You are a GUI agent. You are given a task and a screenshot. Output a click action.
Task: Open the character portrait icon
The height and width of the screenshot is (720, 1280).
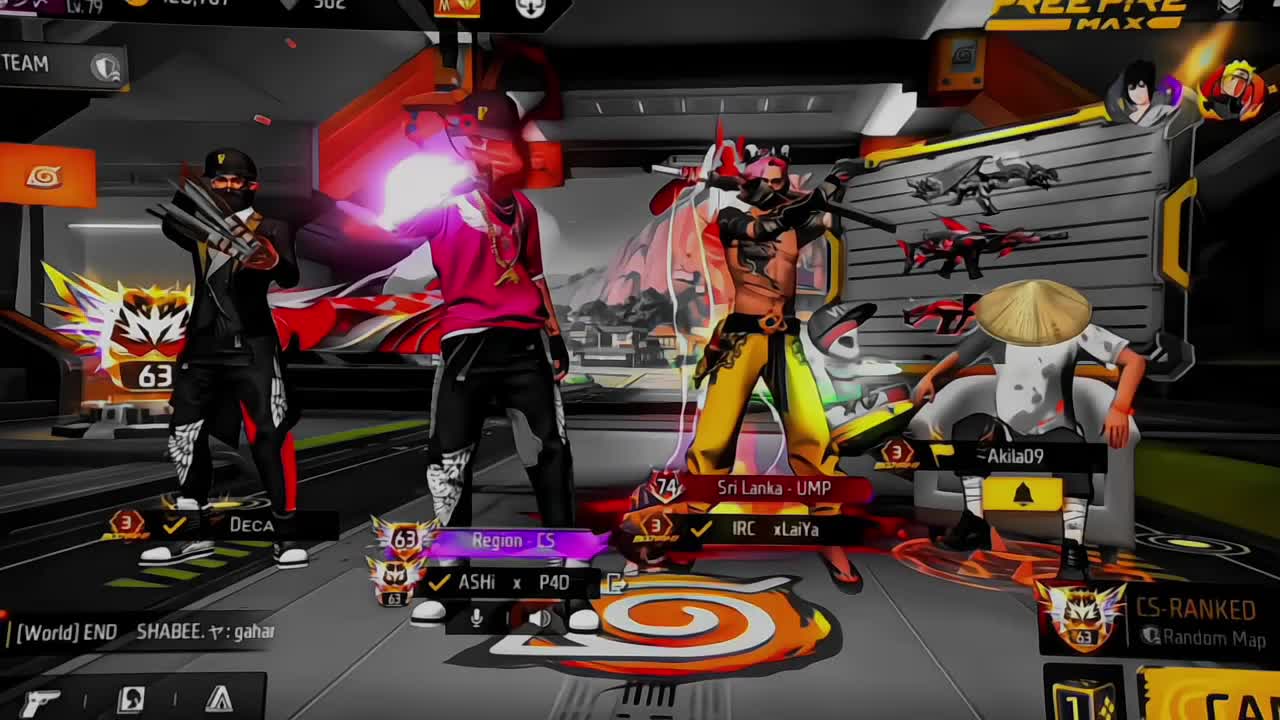[x=131, y=700]
